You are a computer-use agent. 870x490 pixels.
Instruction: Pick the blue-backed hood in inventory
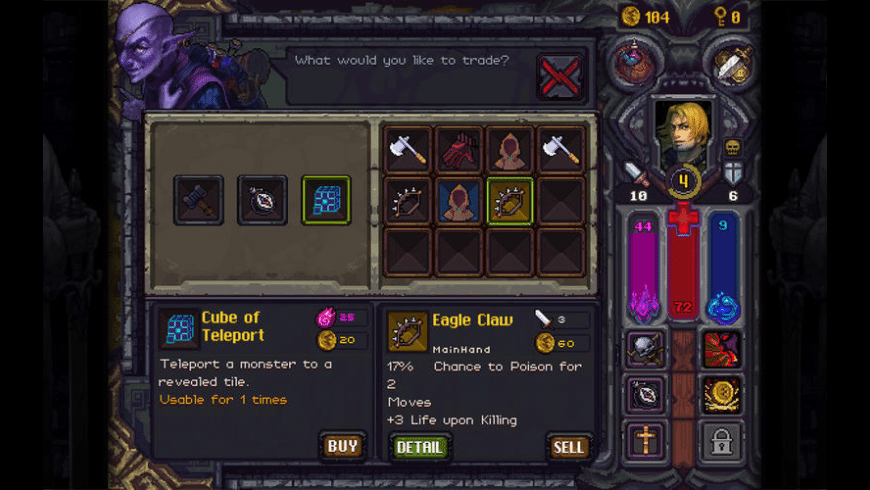(459, 200)
